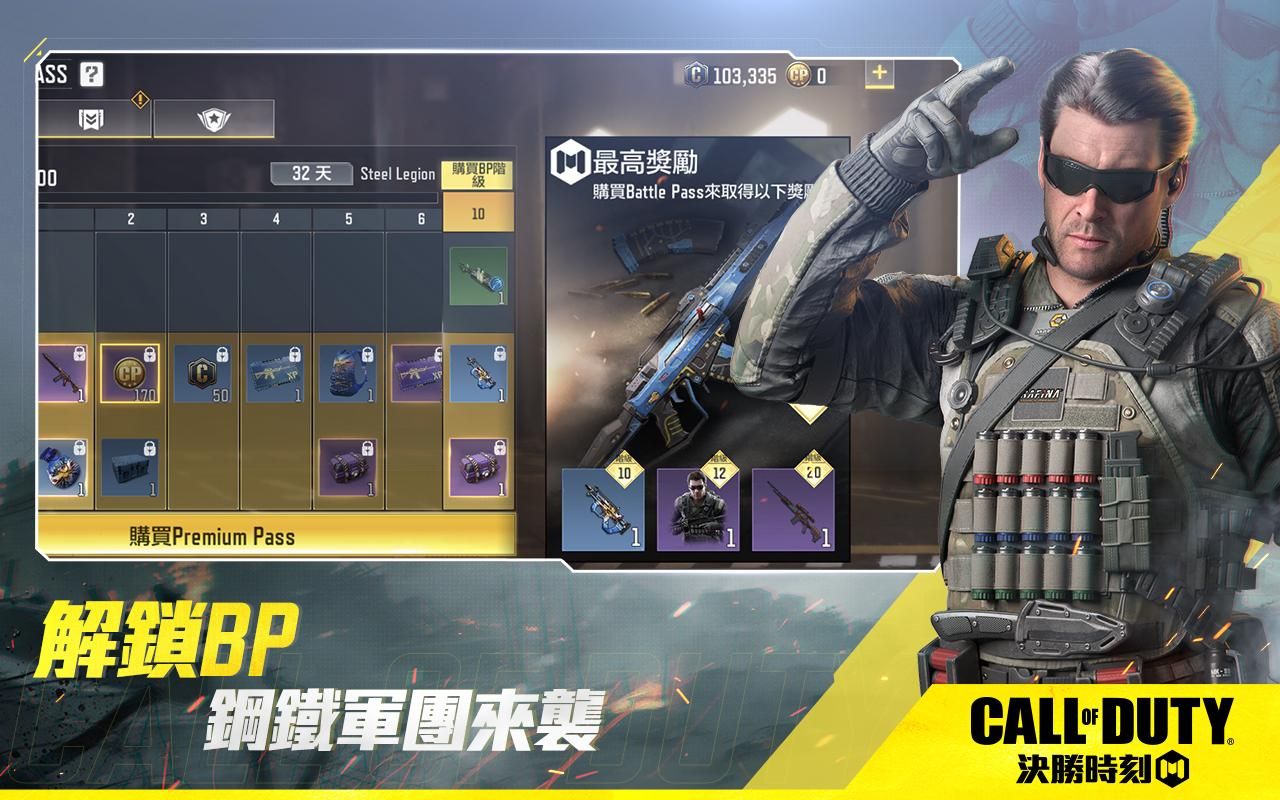
Task: Expand the tier 10 reward column
Action: tap(477, 214)
